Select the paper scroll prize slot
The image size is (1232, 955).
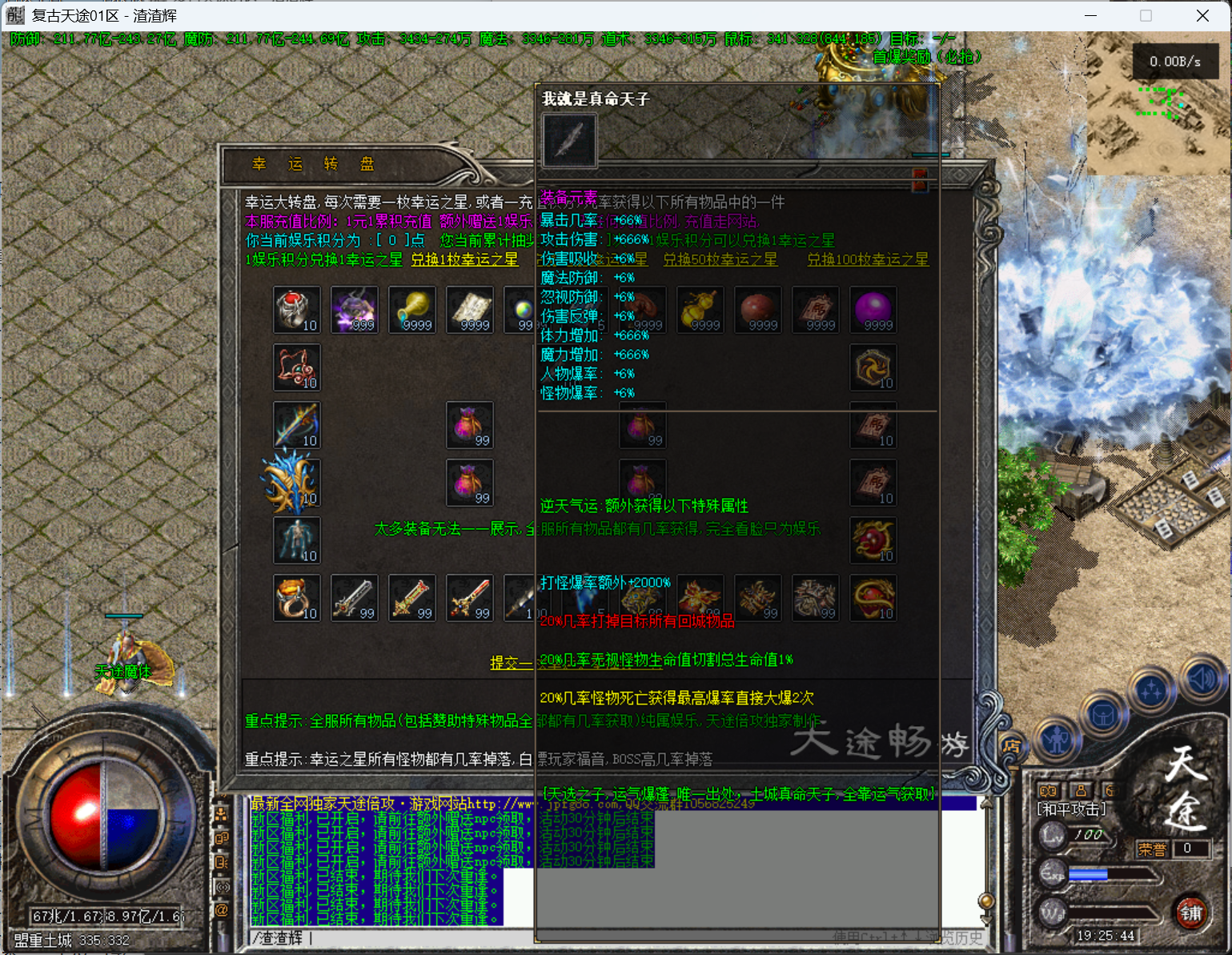(x=470, y=310)
